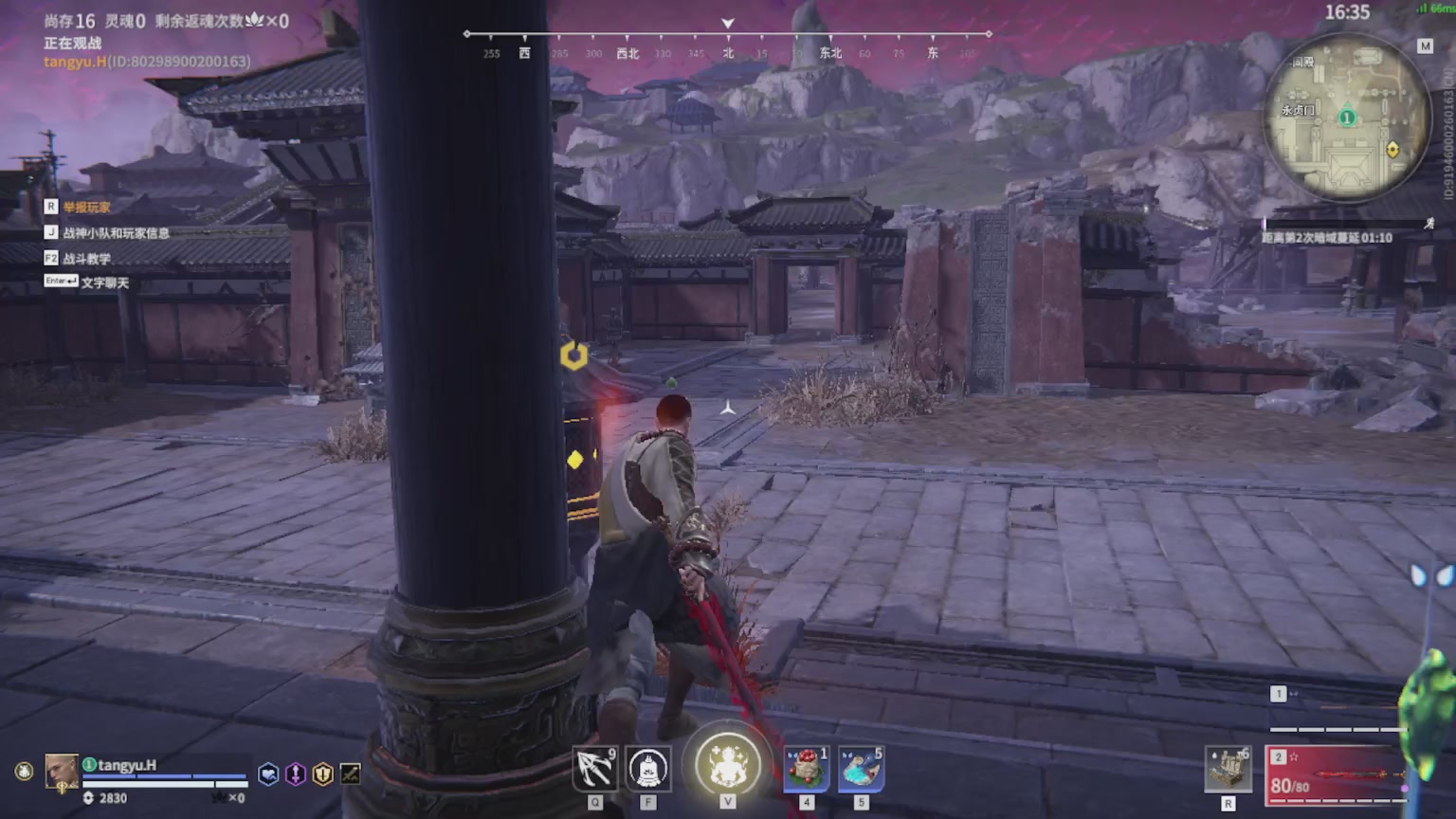The image size is (1456, 819).
Task: Click the yellow hexagon marker on minimap
Action: pos(1392,150)
